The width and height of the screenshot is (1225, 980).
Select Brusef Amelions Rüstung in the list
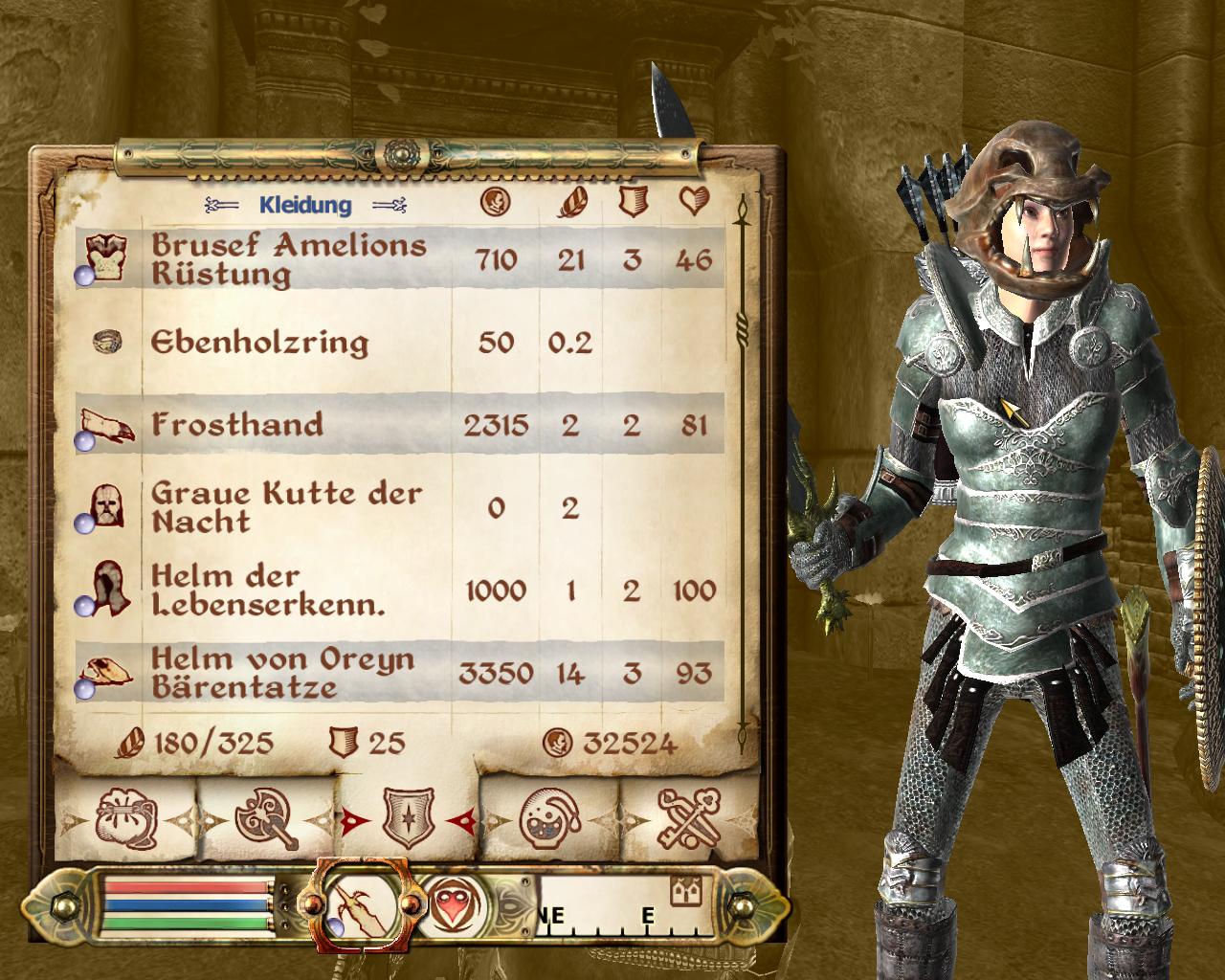(287, 259)
